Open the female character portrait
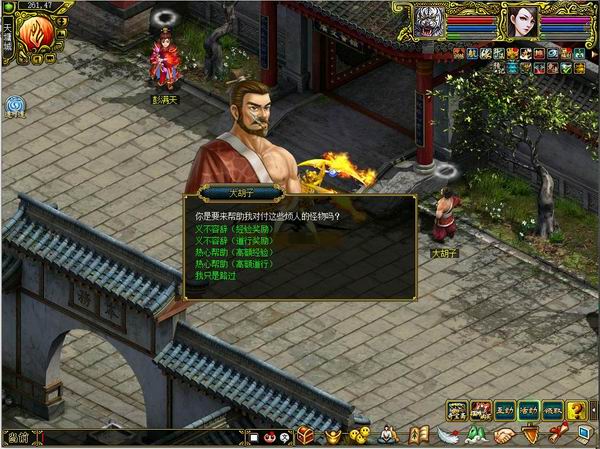This screenshot has width=600, height=449. tap(524, 20)
